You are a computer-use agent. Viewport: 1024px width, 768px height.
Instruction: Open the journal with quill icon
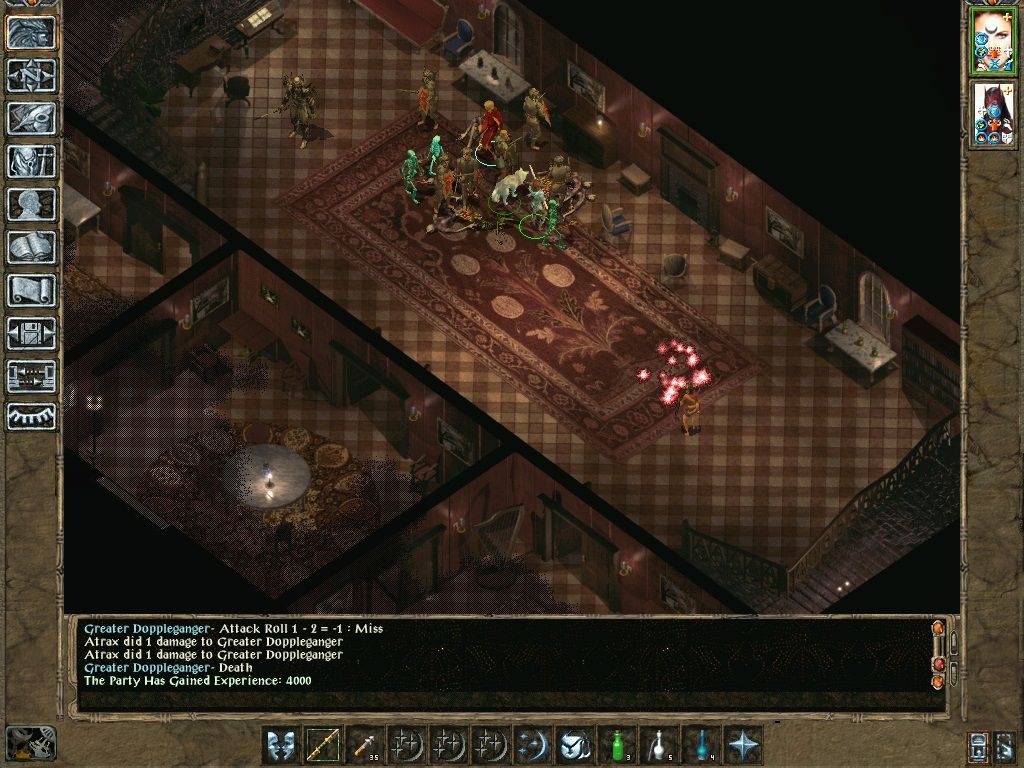click(x=31, y=118)
